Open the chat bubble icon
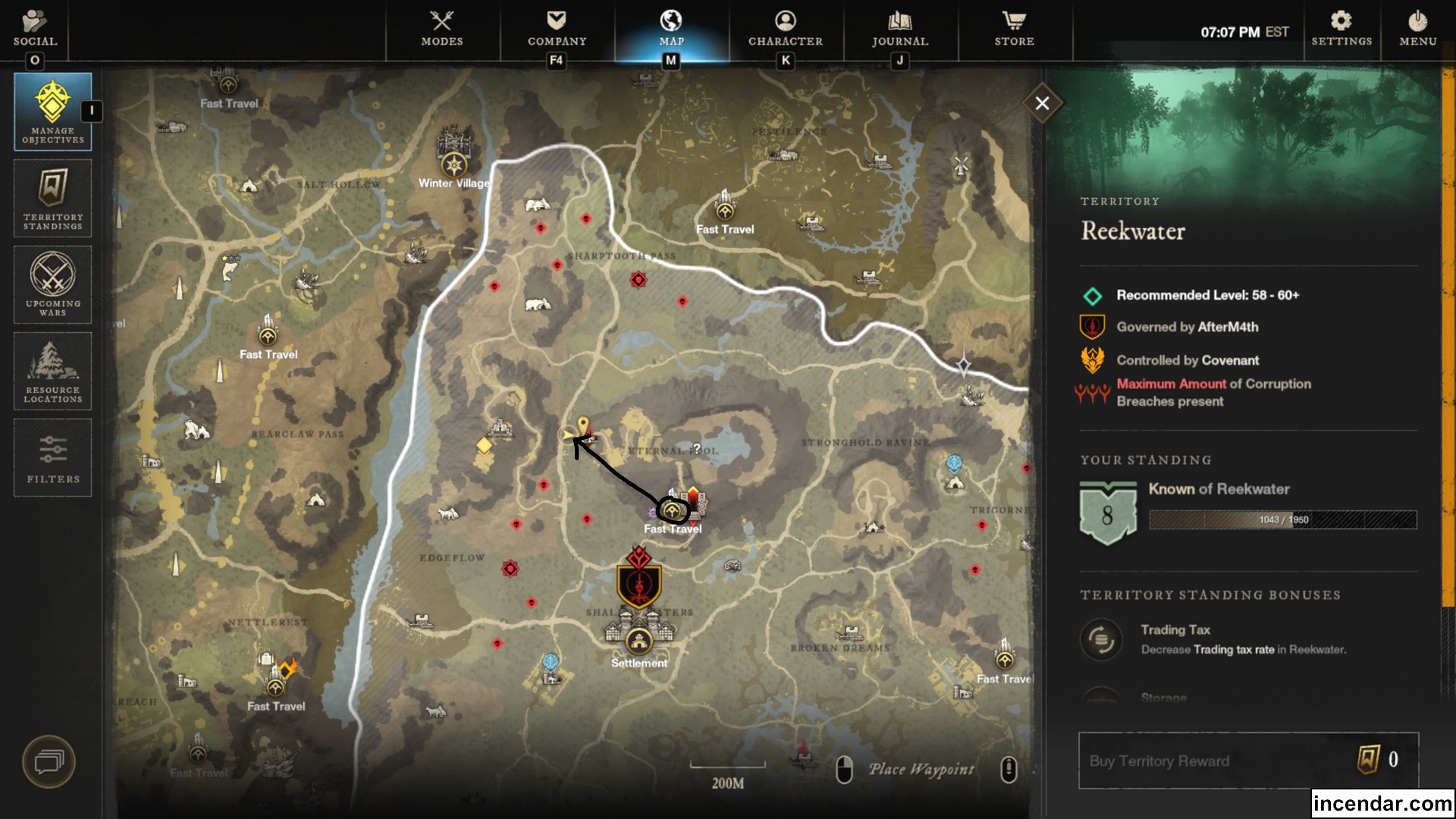 coord(50,762)
